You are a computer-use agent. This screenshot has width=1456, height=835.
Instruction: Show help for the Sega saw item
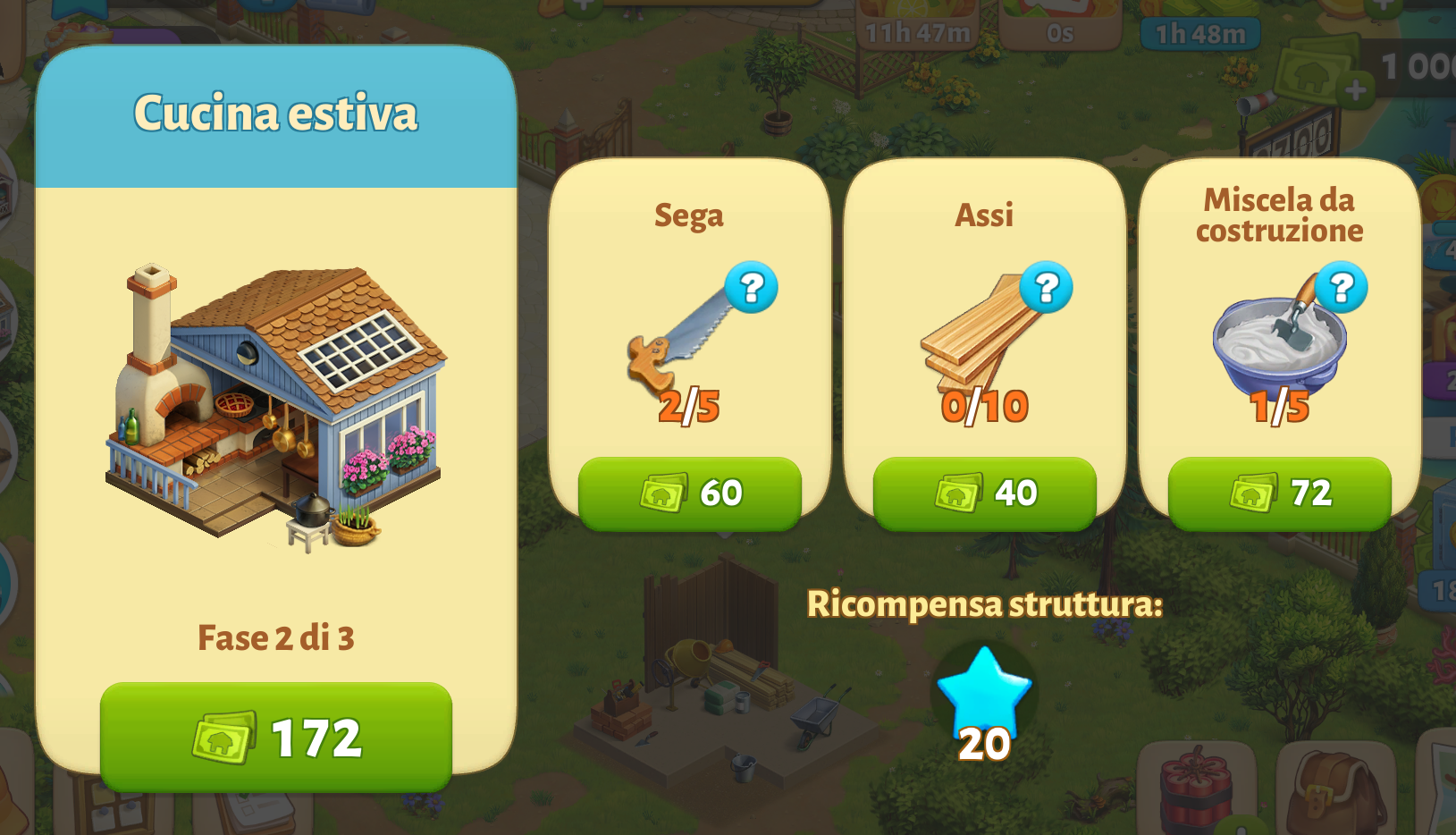click(751, 287)
